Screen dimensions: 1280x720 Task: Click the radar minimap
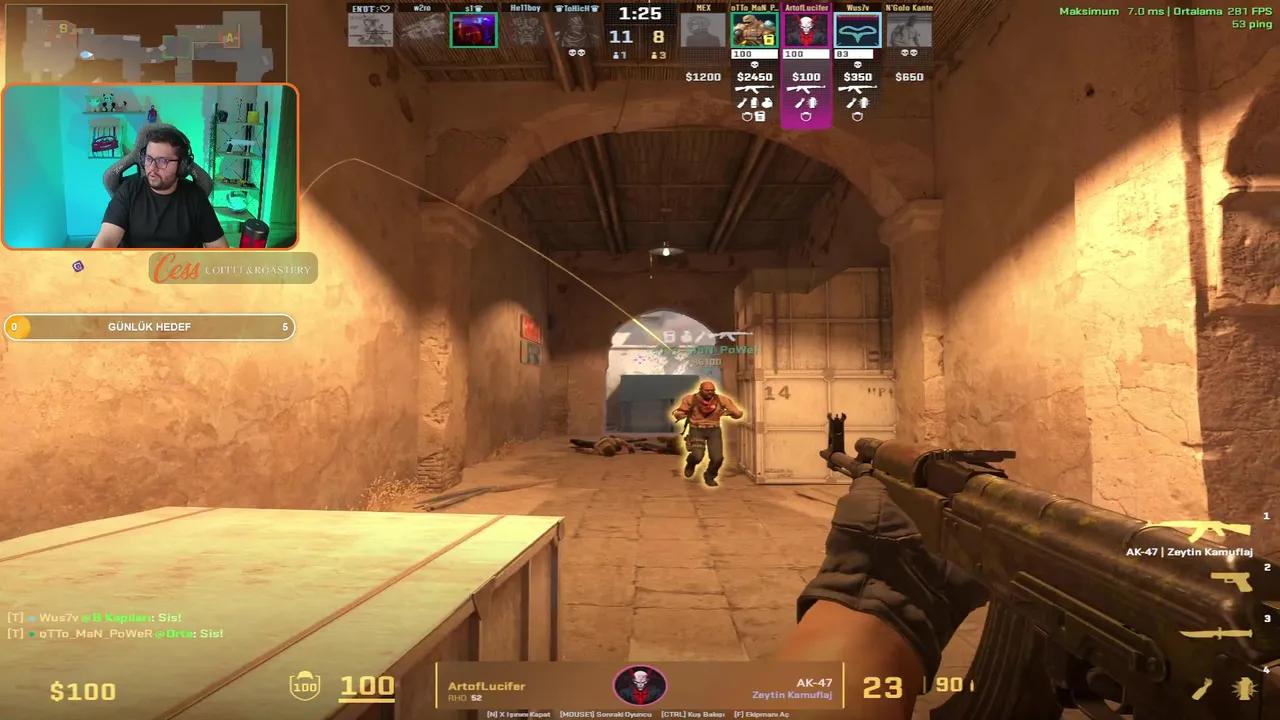click(x=145, y=42)
